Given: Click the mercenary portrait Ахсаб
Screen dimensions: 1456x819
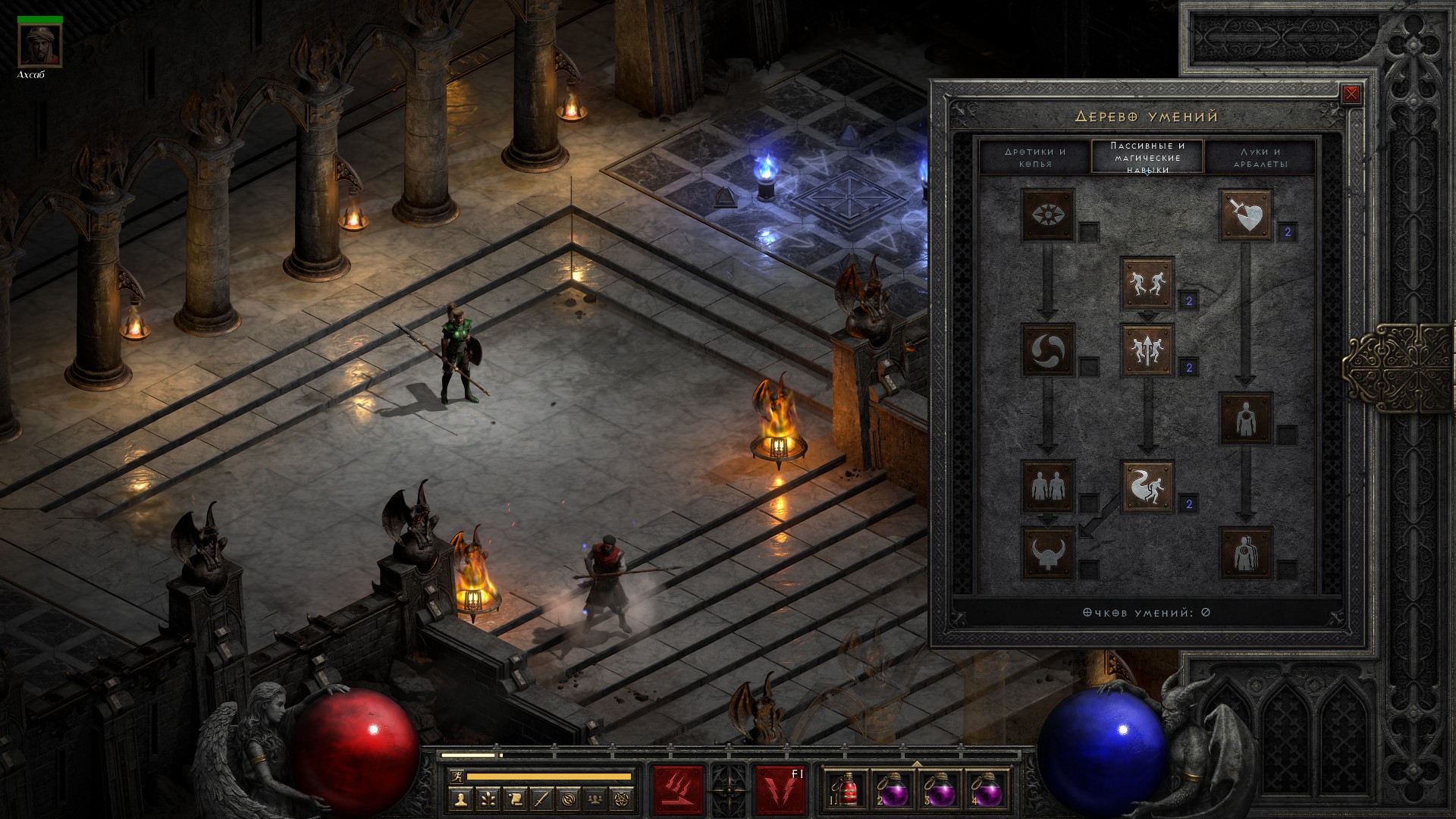Looking at the screenshot, I should [39, 45].
